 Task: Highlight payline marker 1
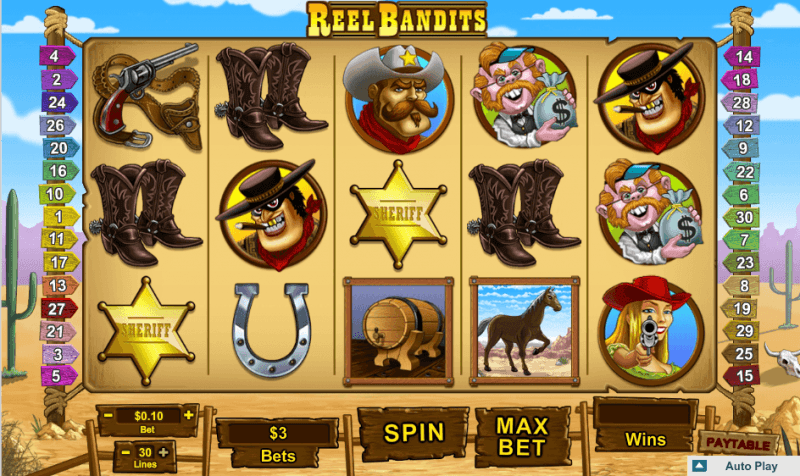click(58, 216)
